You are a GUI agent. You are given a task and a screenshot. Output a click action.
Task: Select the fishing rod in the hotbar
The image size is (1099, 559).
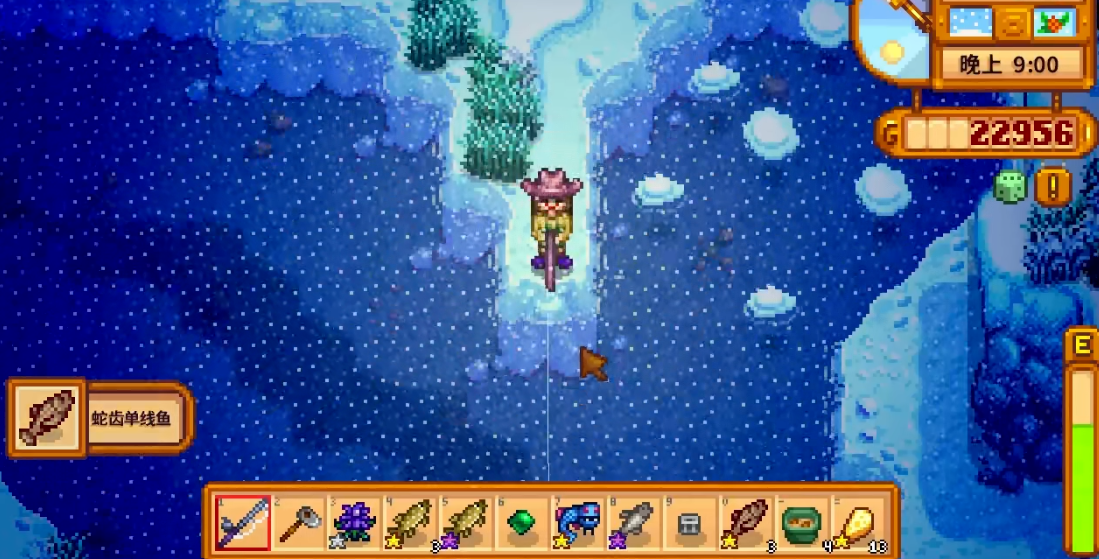[x=243, y=522]
